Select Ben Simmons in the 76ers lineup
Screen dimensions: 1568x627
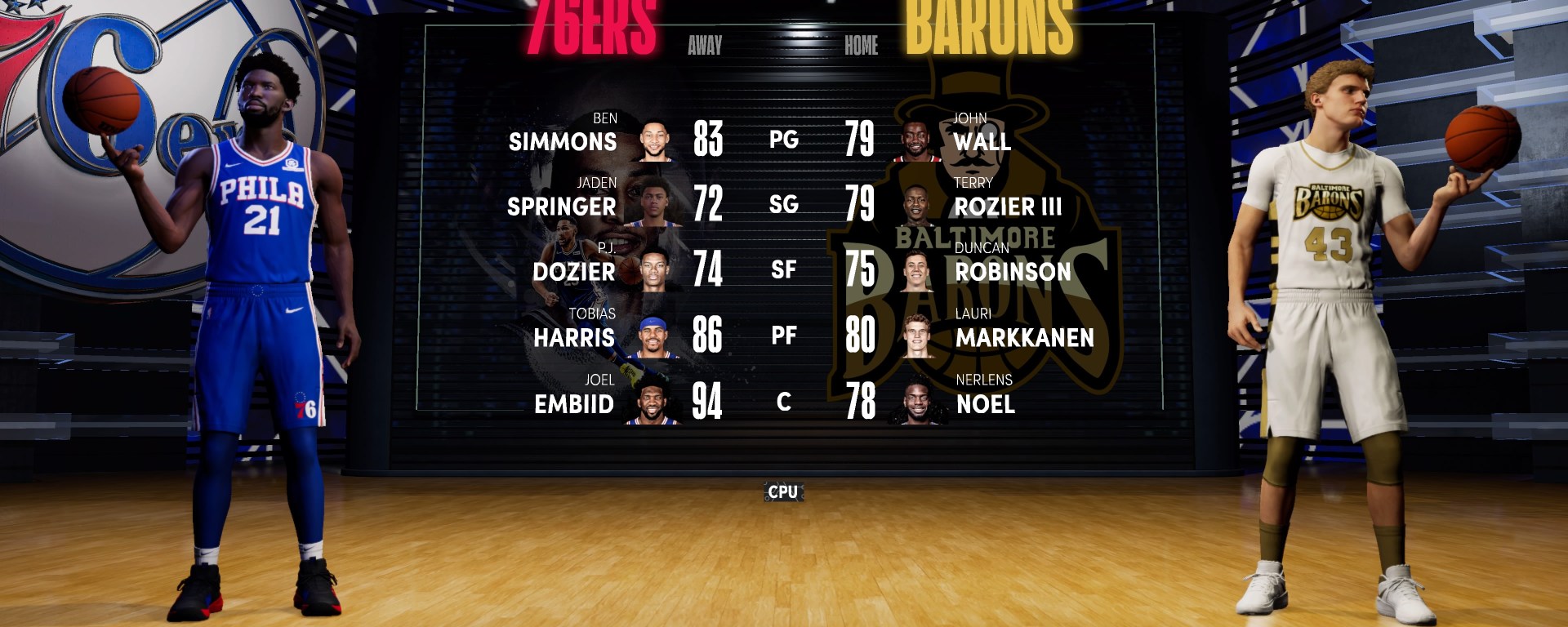click(x=563, y=141)
